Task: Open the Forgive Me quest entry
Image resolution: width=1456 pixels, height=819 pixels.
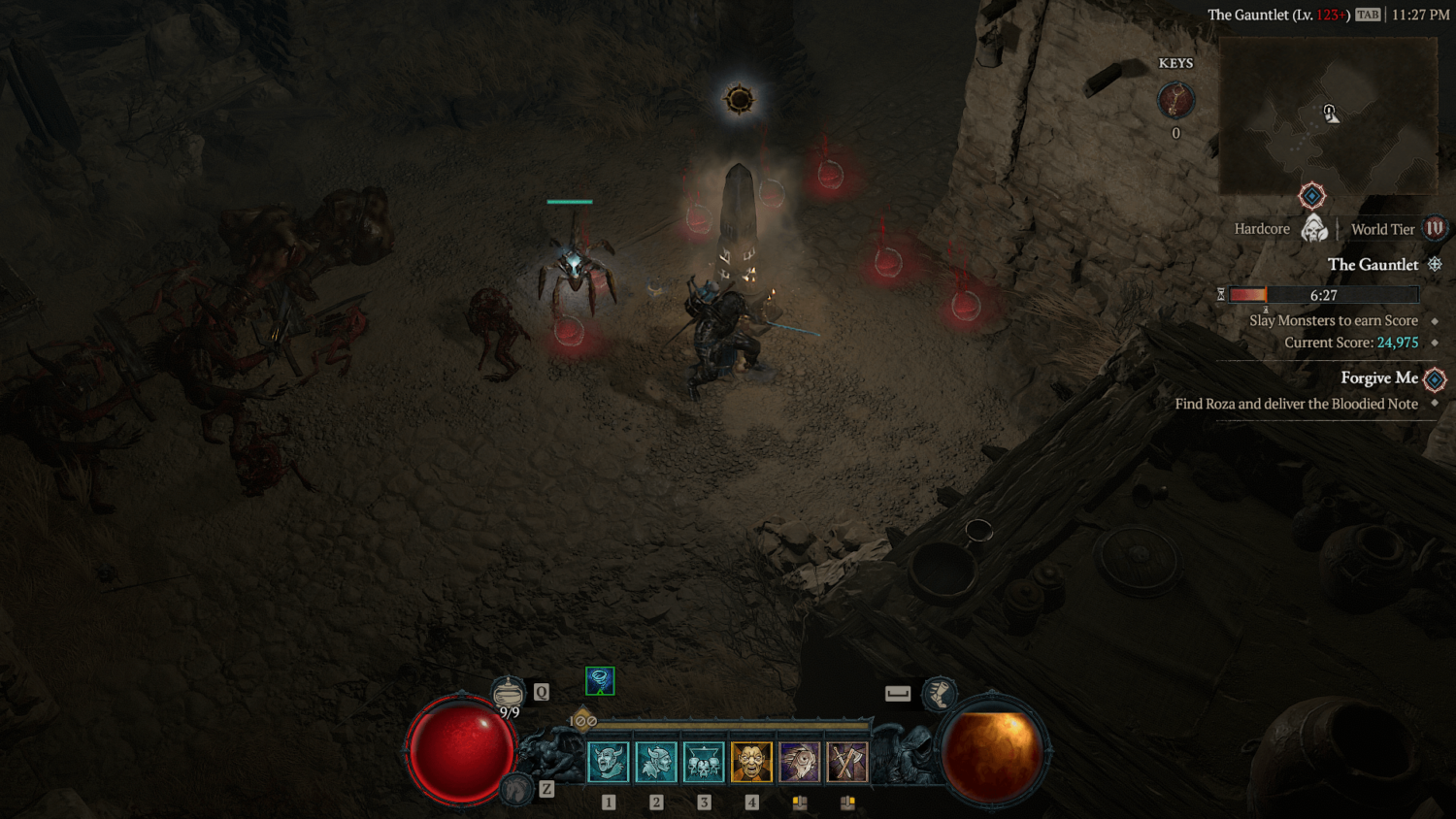Action: click(x=1379, y=377)
